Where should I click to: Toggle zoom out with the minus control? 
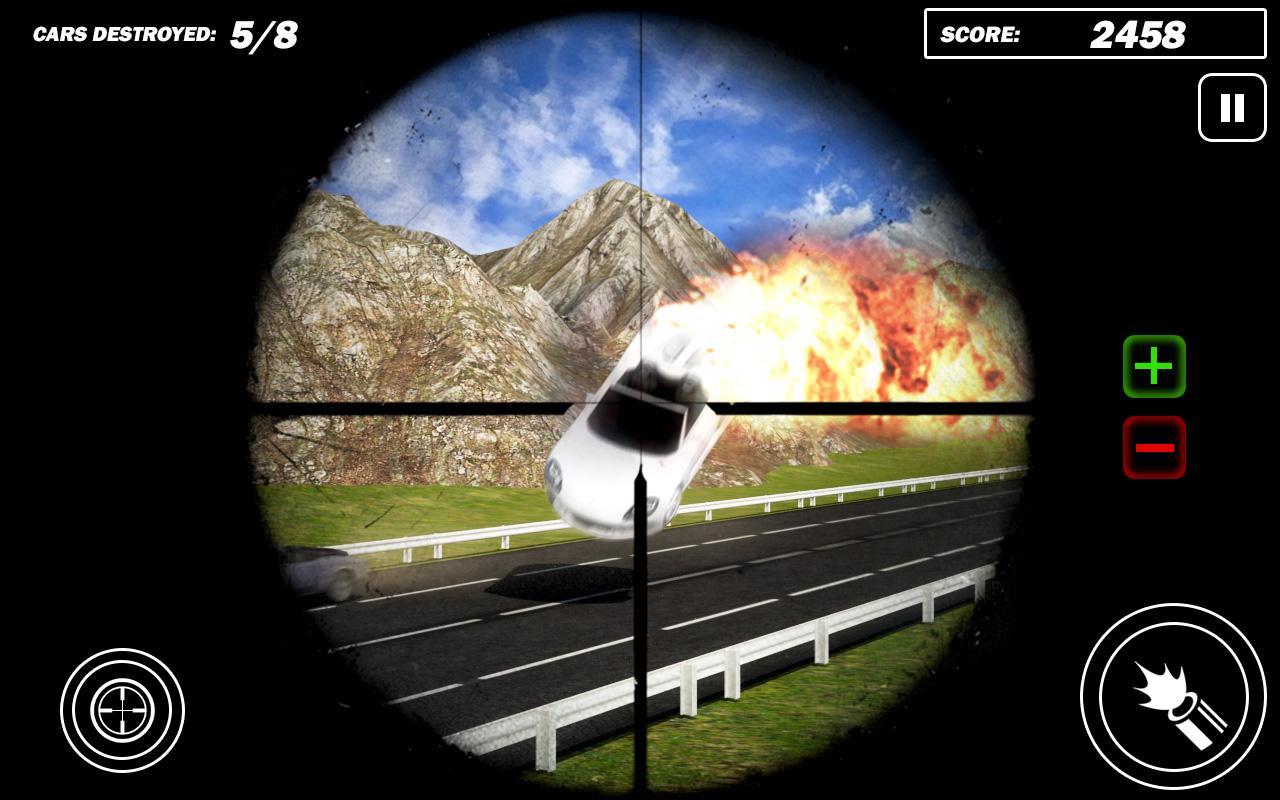point(1153,446)
